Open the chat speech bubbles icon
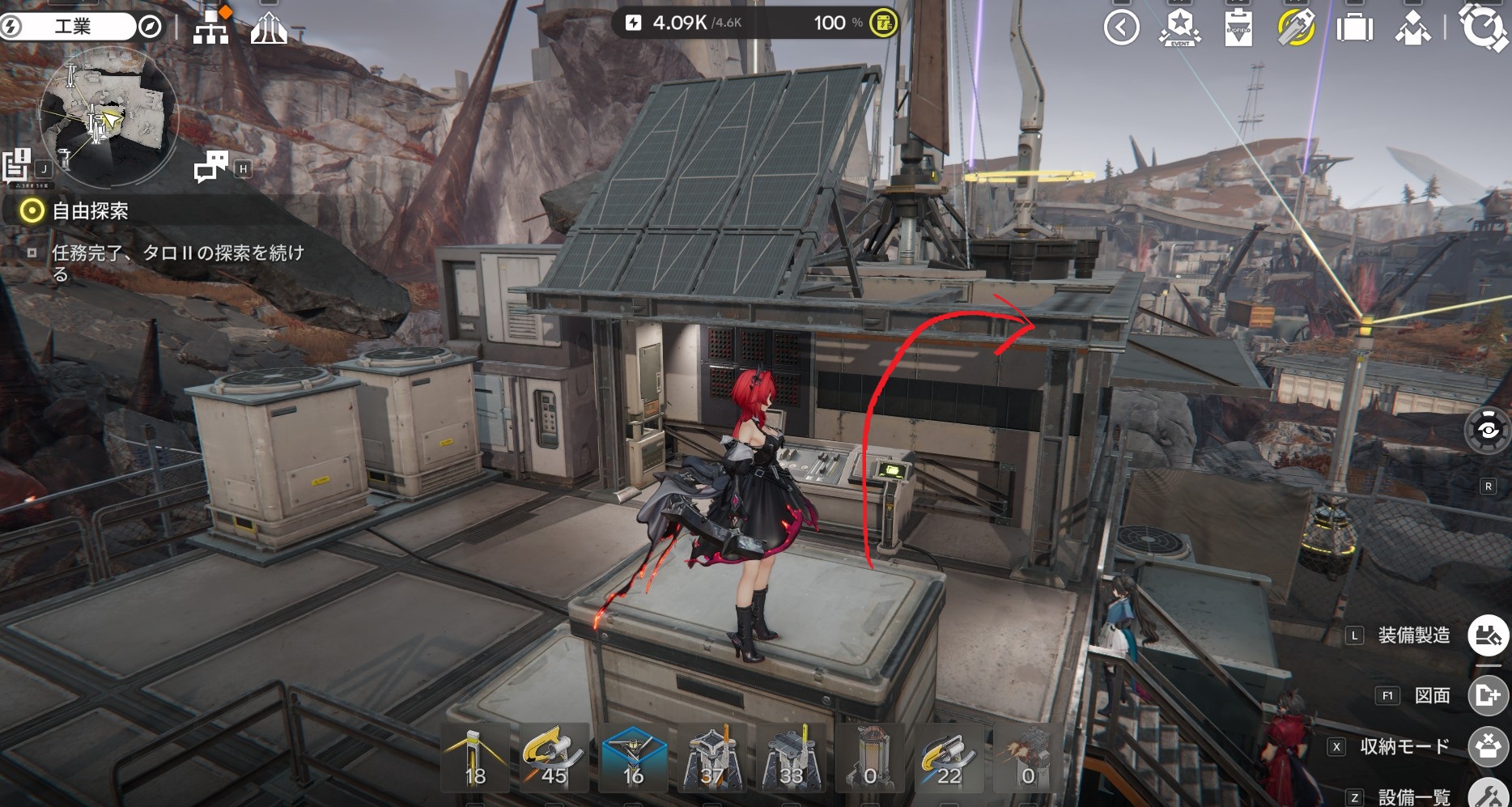This screenshot has width=1512, height=807. (x=211, y=166)
